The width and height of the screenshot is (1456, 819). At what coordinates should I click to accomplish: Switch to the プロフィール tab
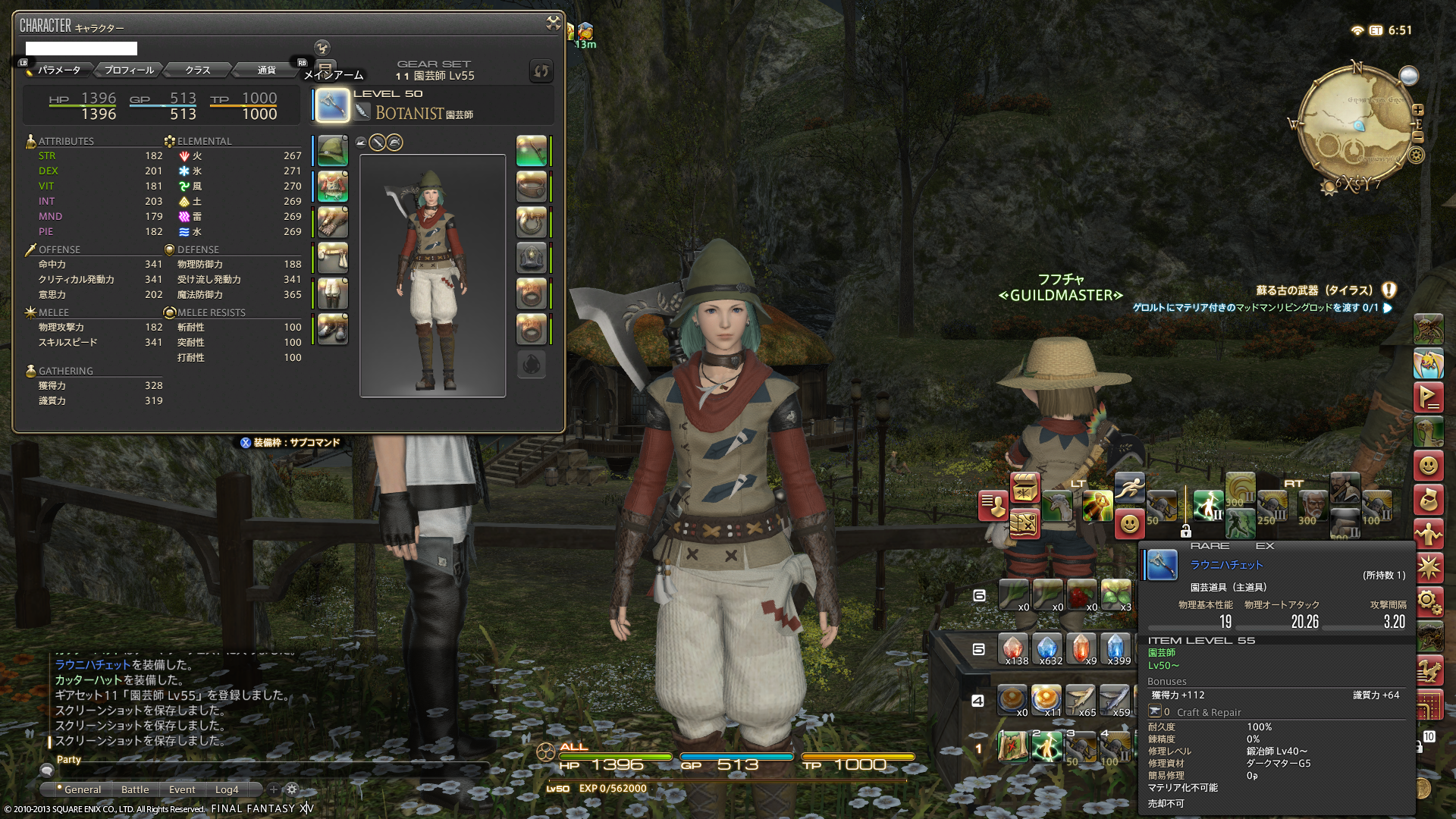pyautogui.click(x=129, y=70)
